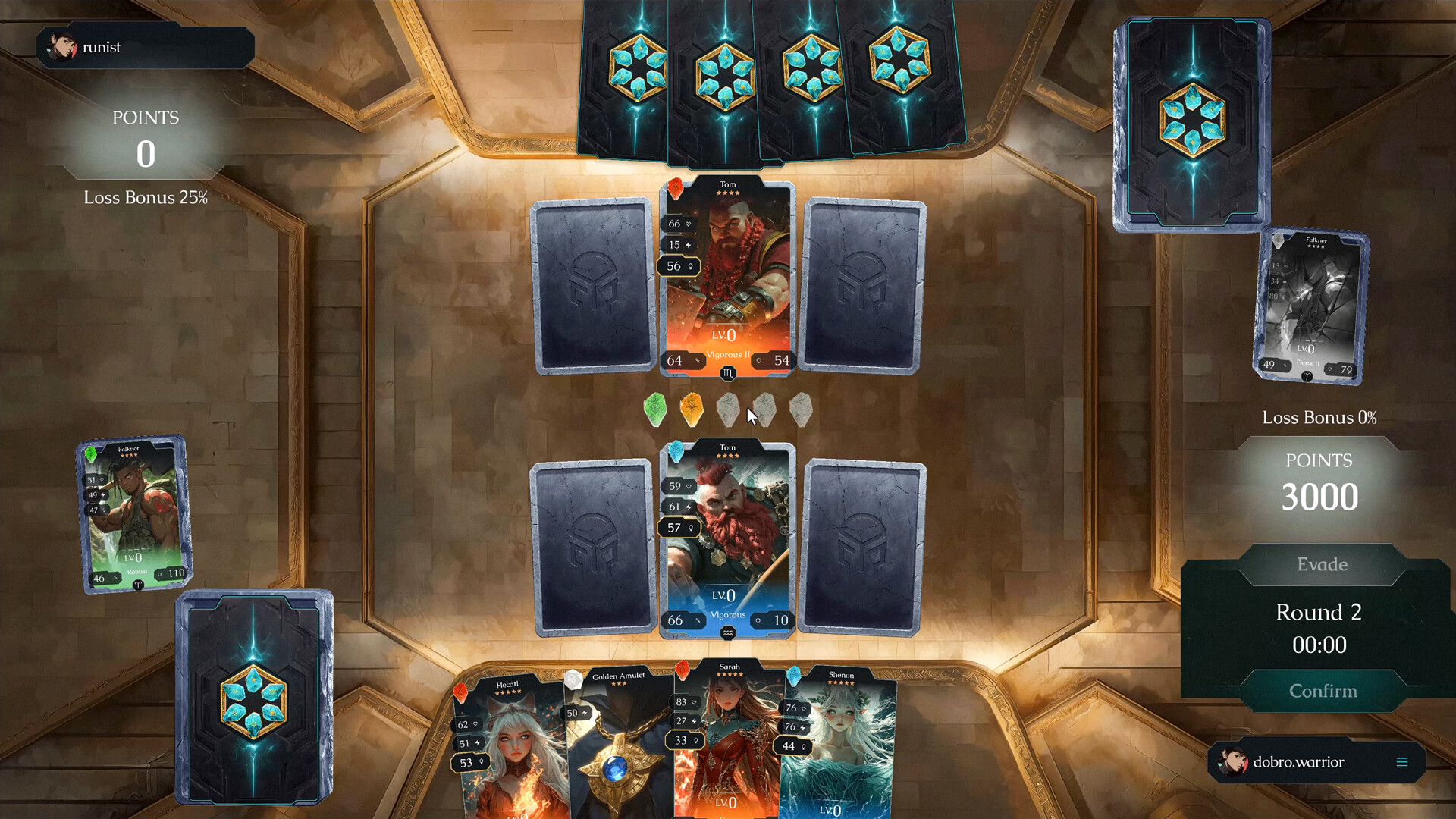Open the menu beside dobro.warrior's name
The width and height of the screenshot is (1456, 819).
click(x=1403, y=763)
